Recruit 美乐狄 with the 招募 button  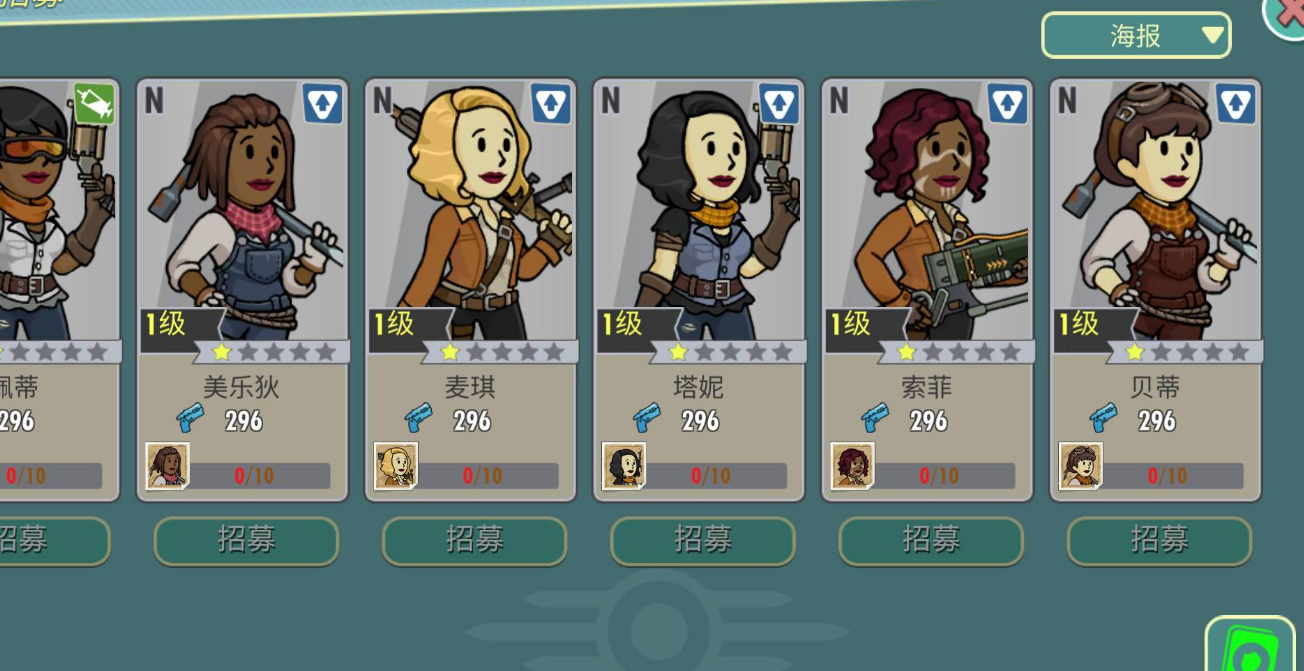click(246, 541)
